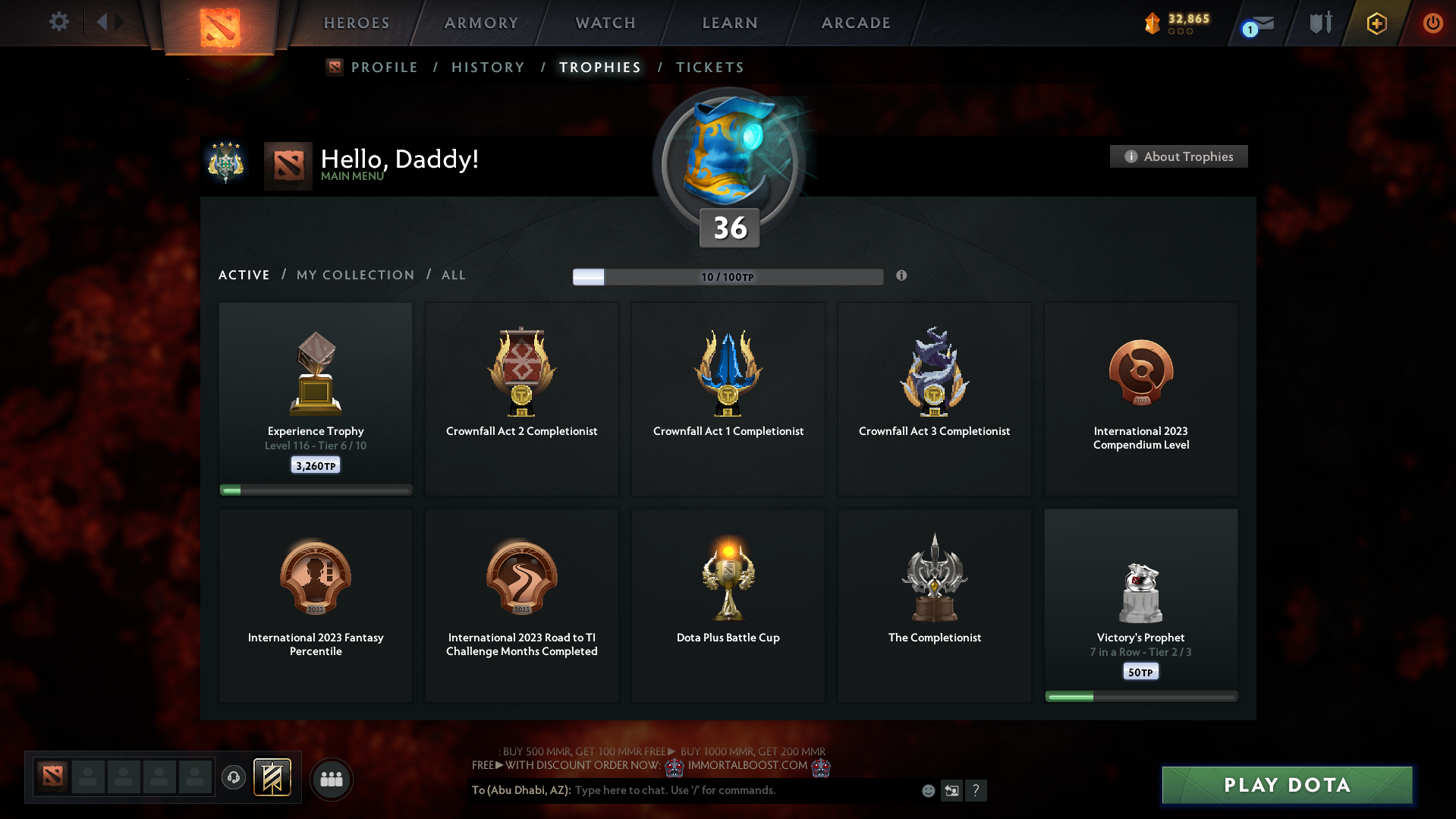Toggle the headset voice chat icon
Viewport: 1456px width, 819px height.
coord(233,777)
